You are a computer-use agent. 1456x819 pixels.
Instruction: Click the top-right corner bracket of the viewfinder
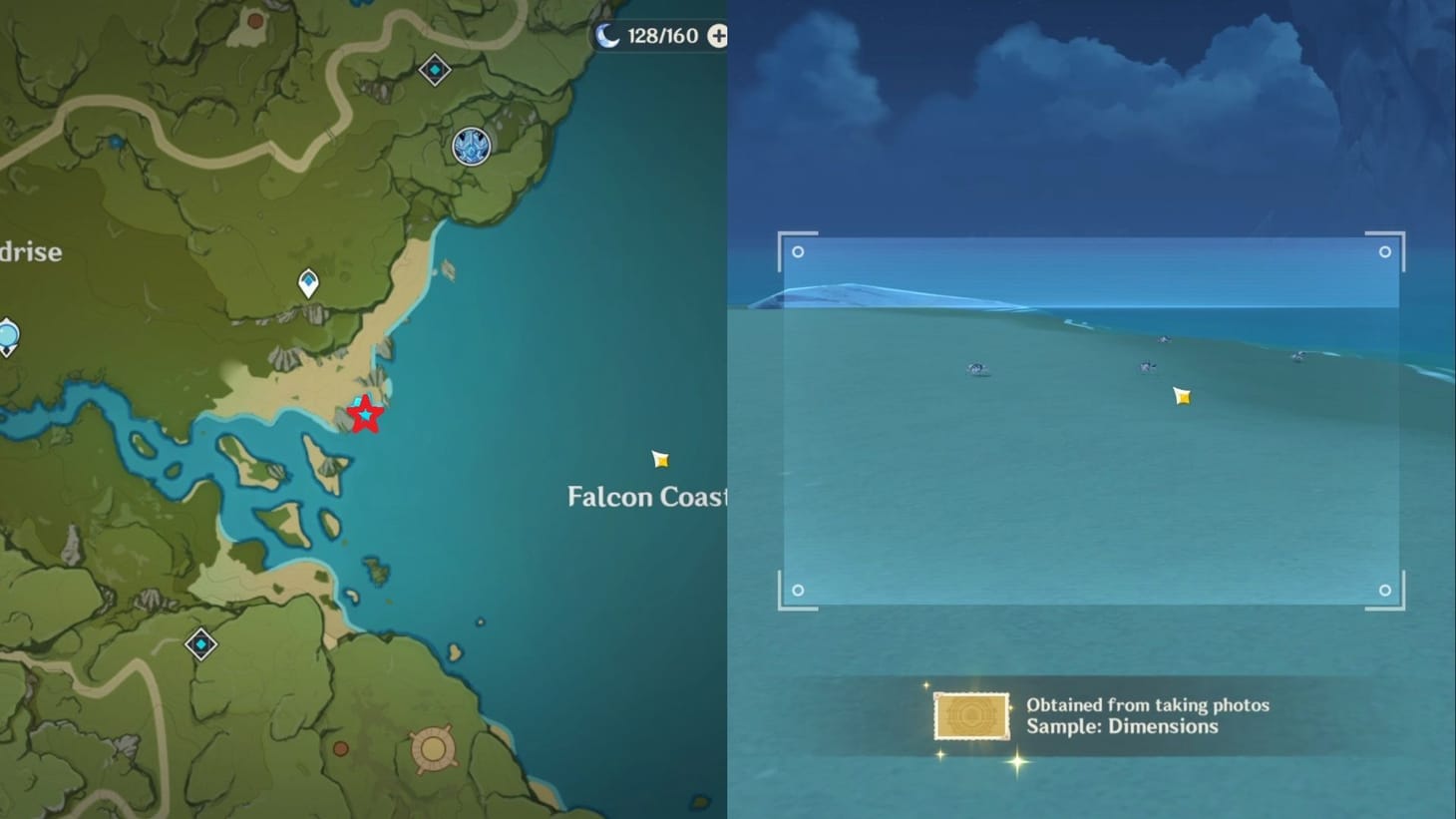point(1385,252)
